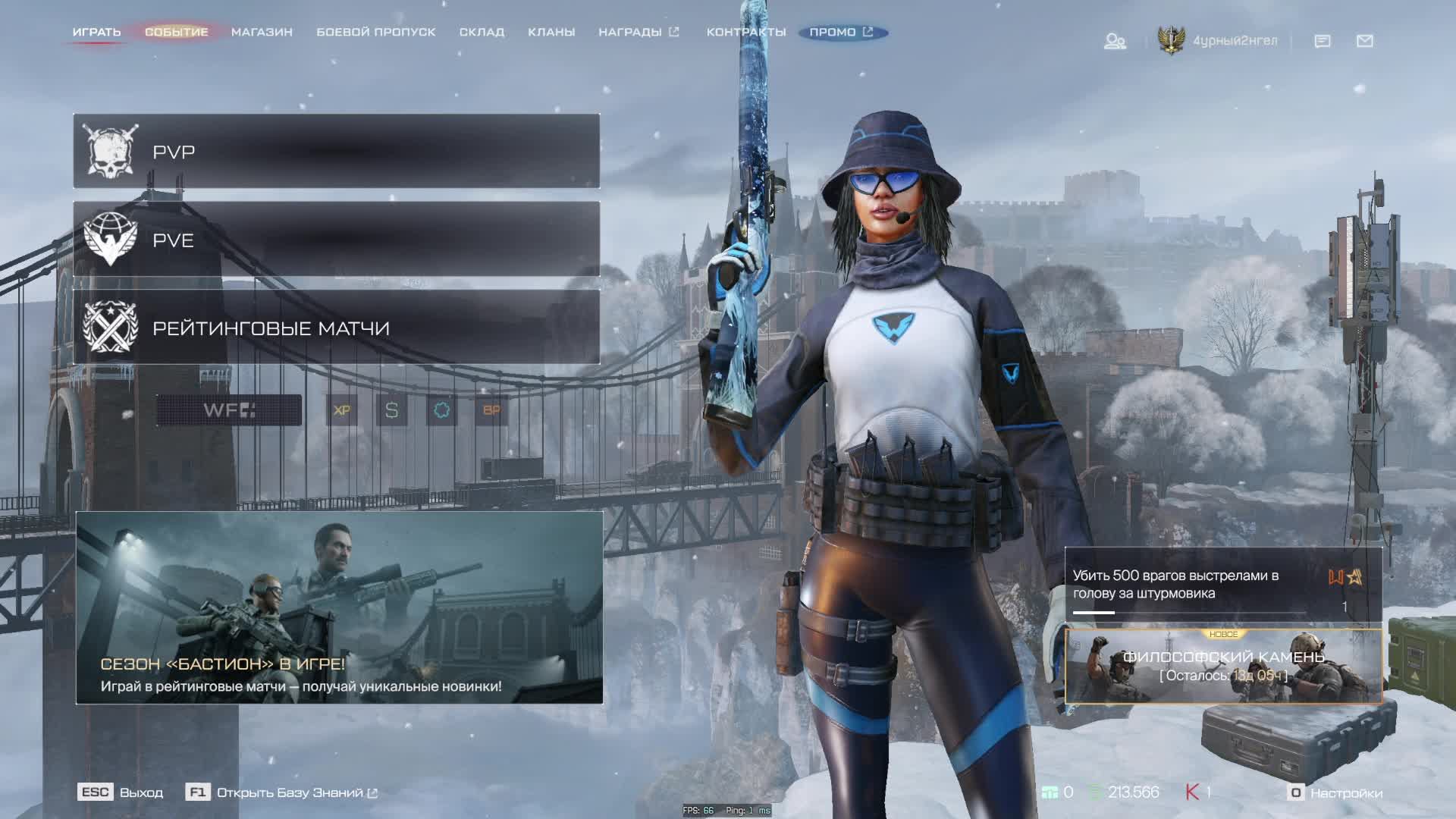Click the BP booster icon
This screenshot has width=1456, height=819.
coord(491,410)
